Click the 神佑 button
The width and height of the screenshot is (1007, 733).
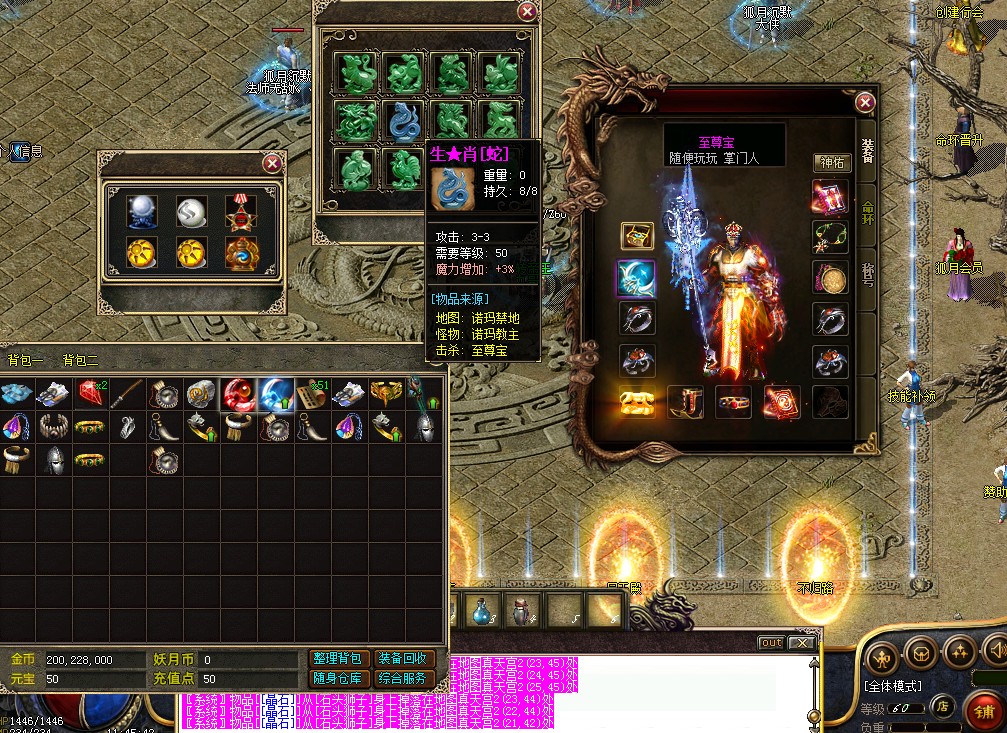832,163
